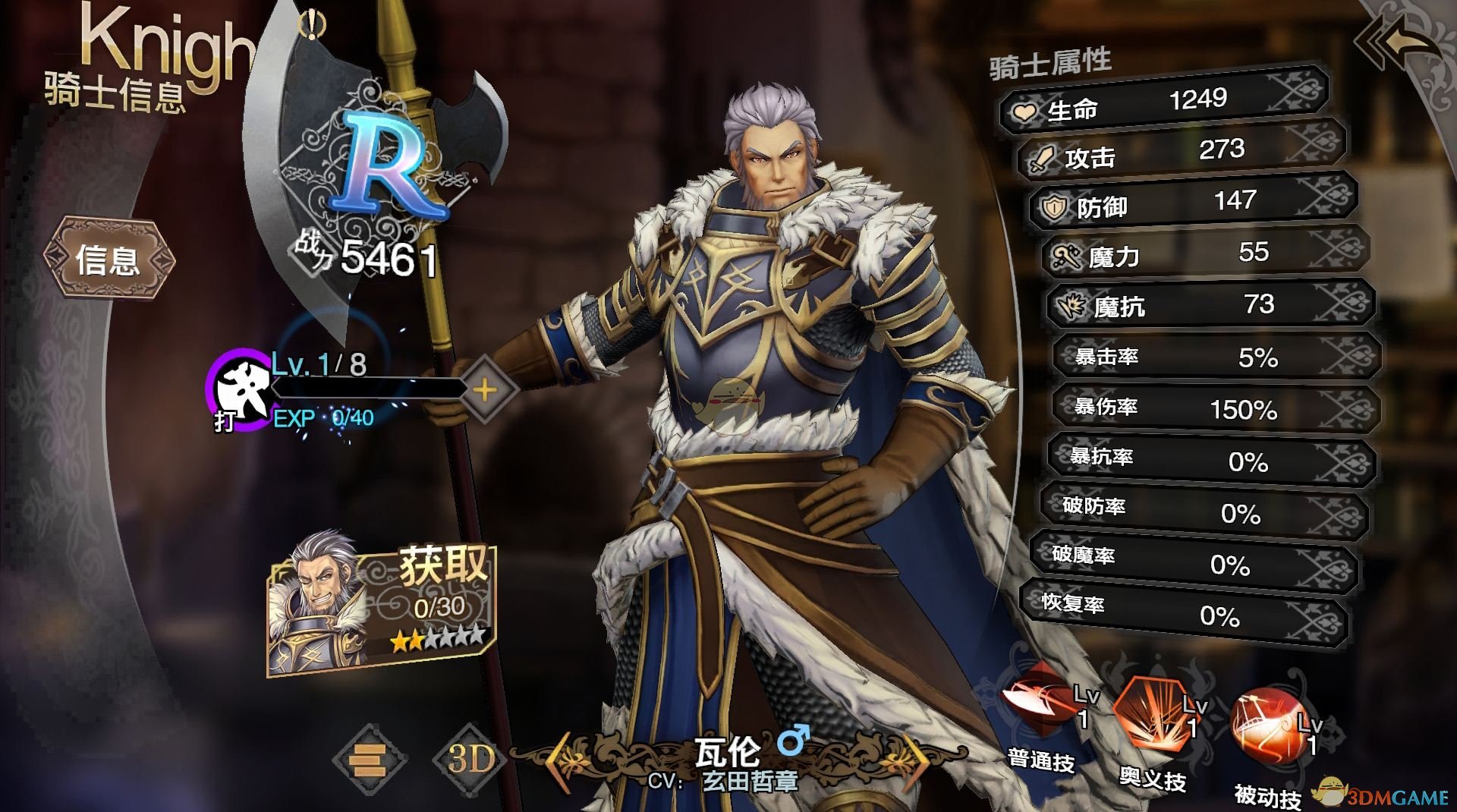Open the 信息 info tab
The image size is (1457, 812).
point(109,260)
